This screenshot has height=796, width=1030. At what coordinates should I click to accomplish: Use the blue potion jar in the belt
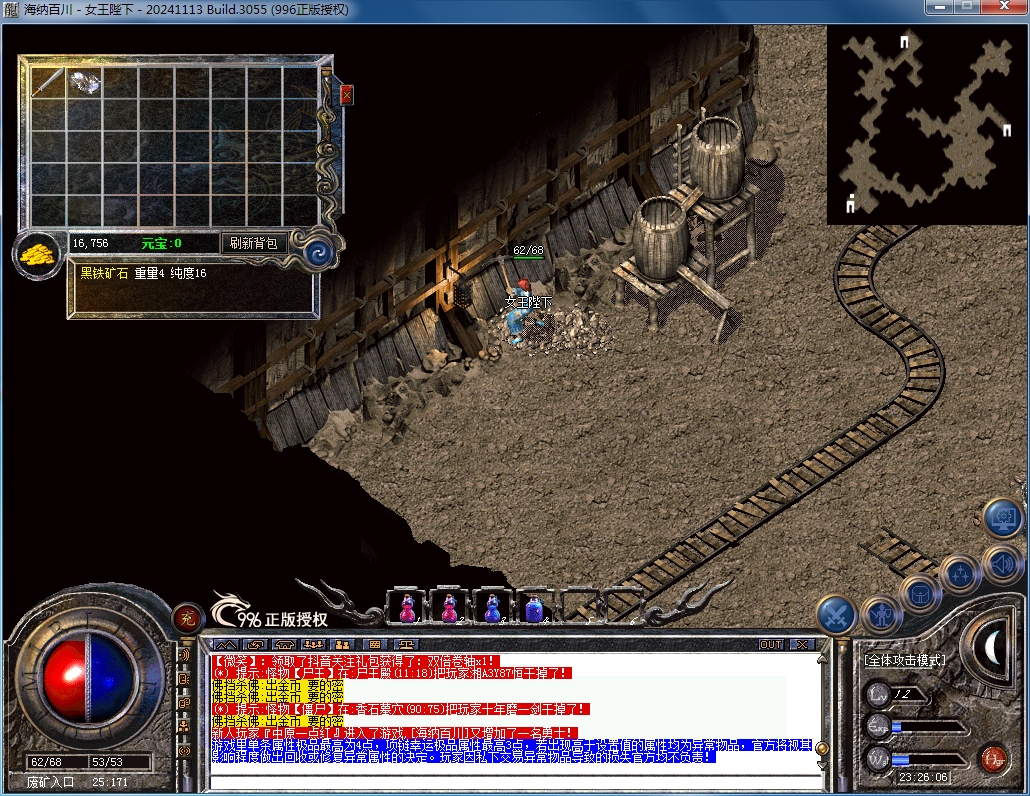pos(534,607)
